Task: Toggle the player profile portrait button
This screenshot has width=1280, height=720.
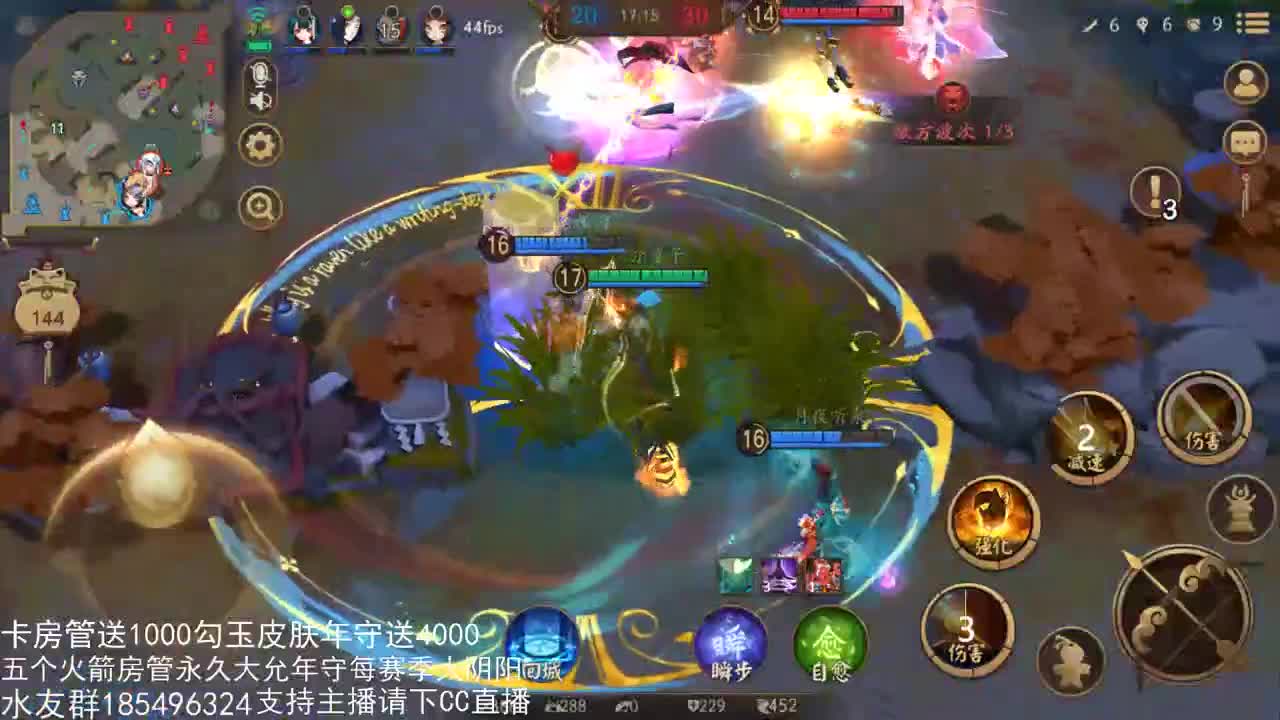Action: (1246, 81)
